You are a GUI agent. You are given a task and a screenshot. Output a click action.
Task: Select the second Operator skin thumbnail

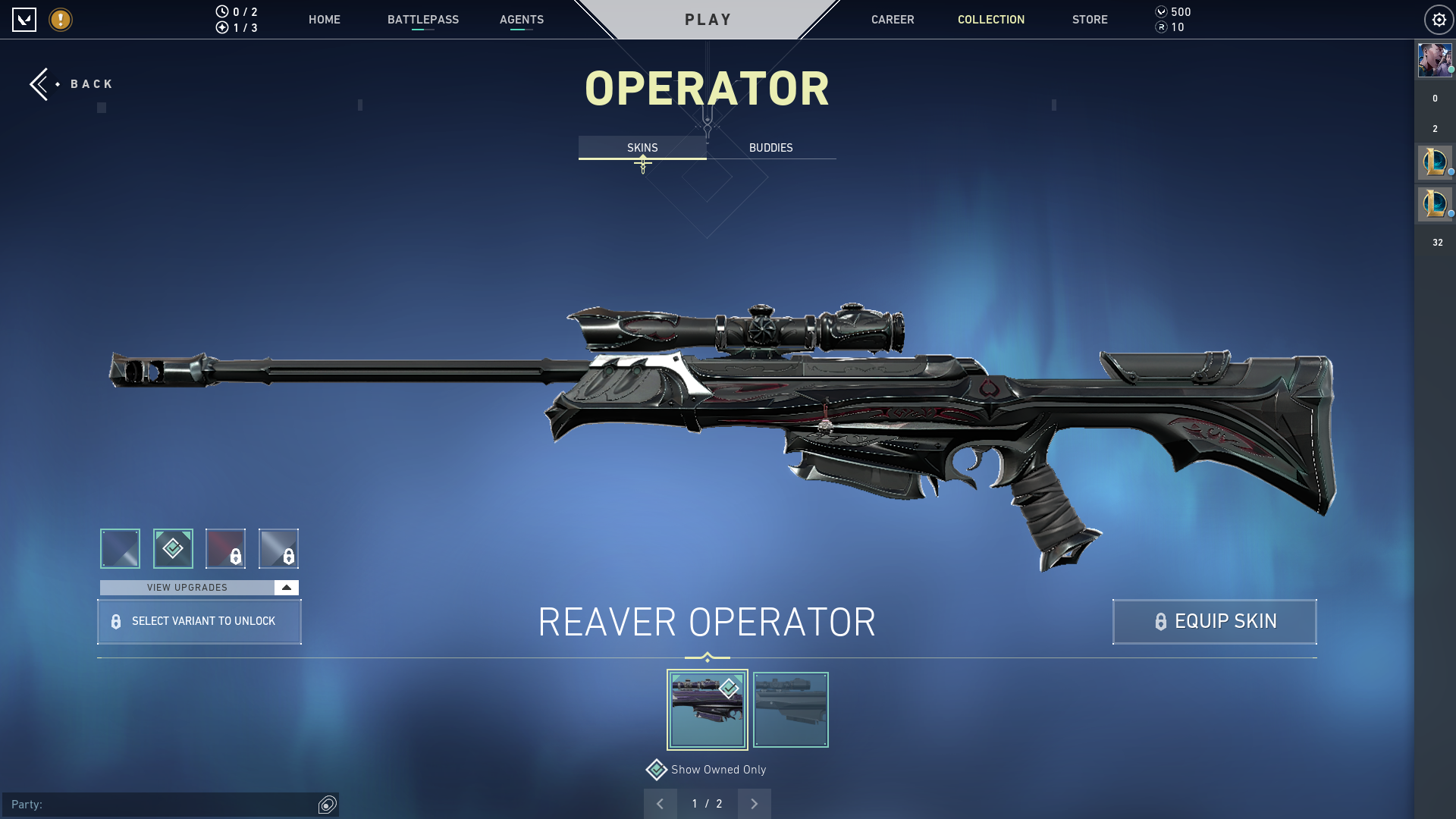coord(790,709)
